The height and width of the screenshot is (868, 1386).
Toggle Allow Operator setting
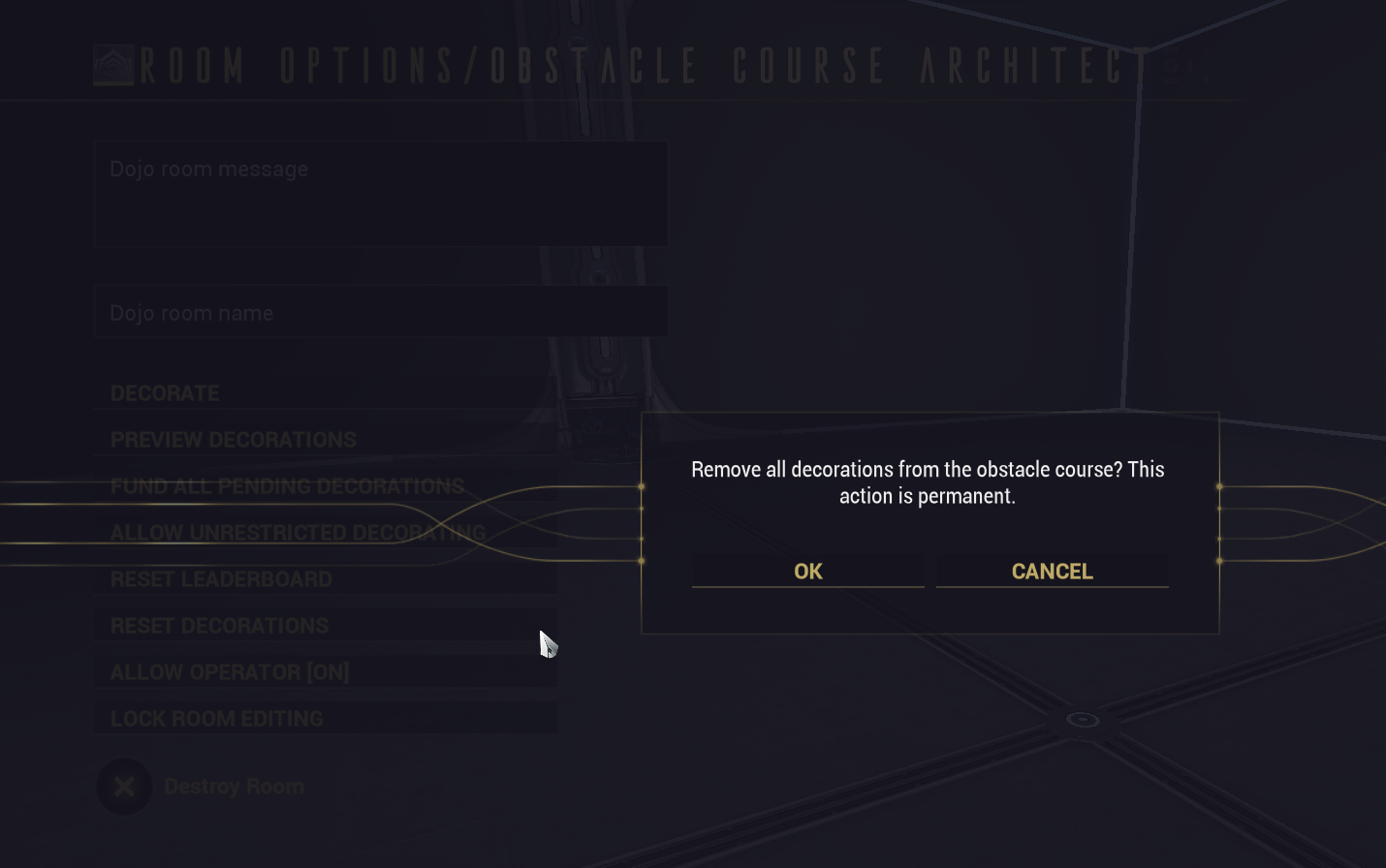326,672
